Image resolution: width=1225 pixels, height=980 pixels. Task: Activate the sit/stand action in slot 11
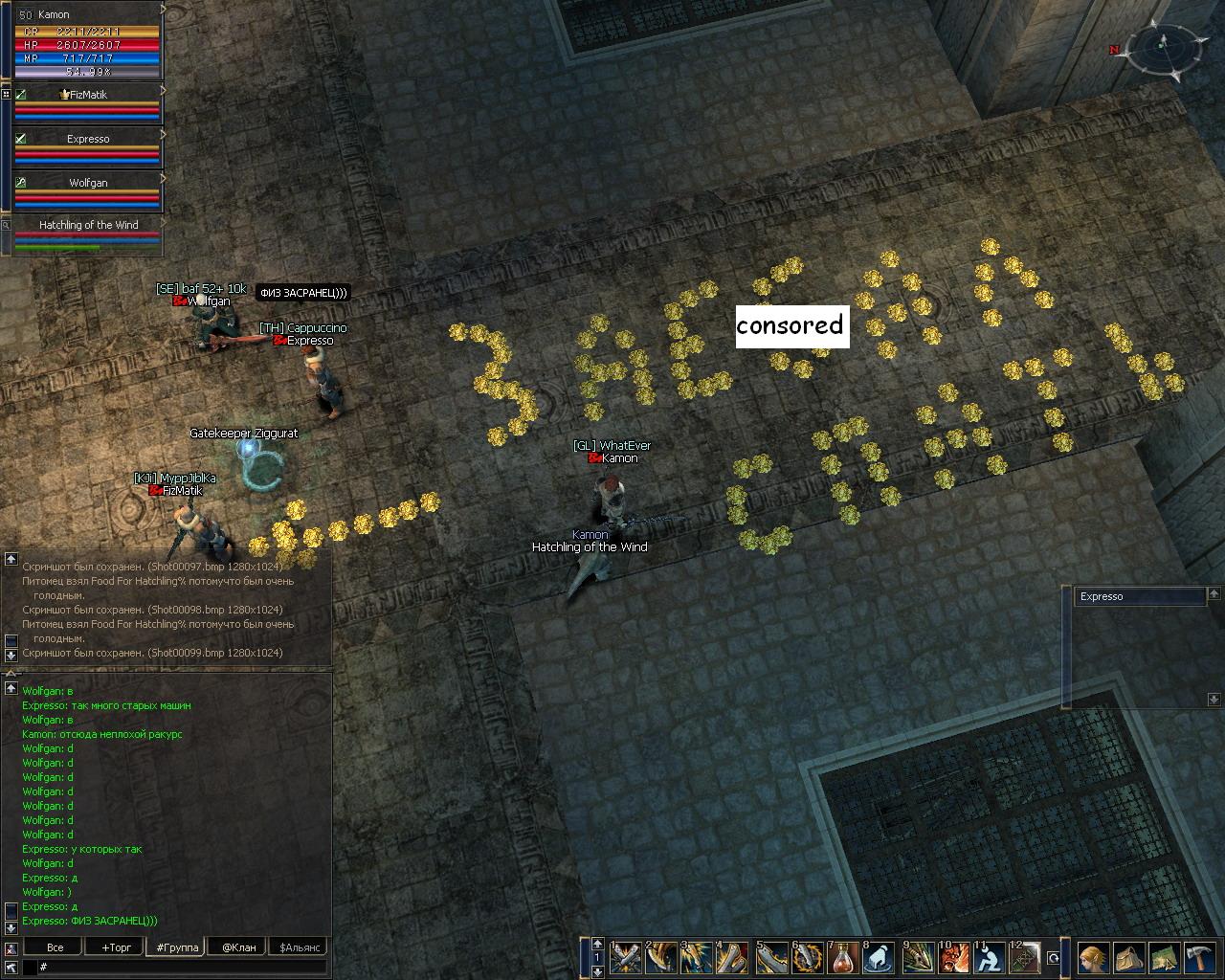(x=988, y=957)
